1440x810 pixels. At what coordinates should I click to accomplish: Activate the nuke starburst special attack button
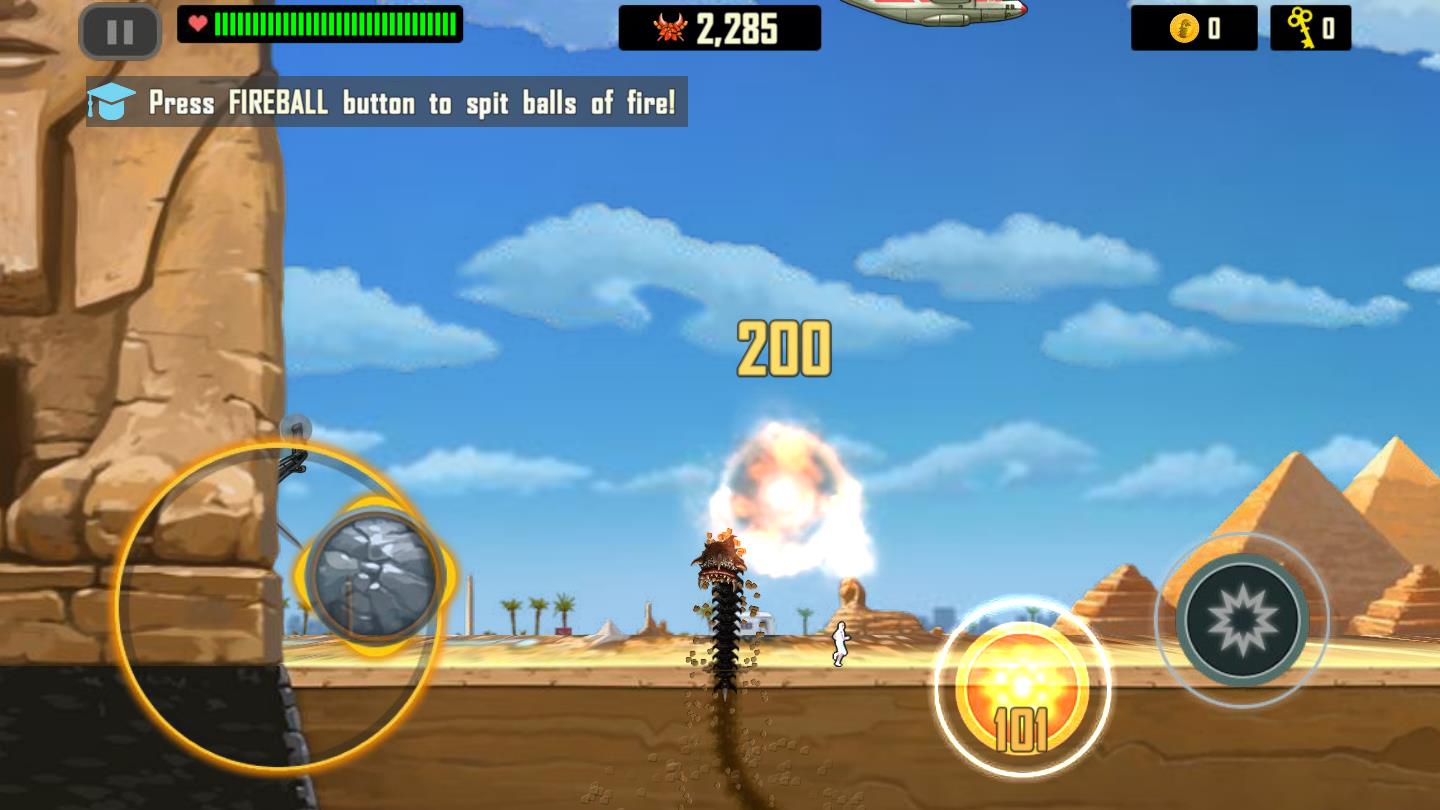[1242, 620]
